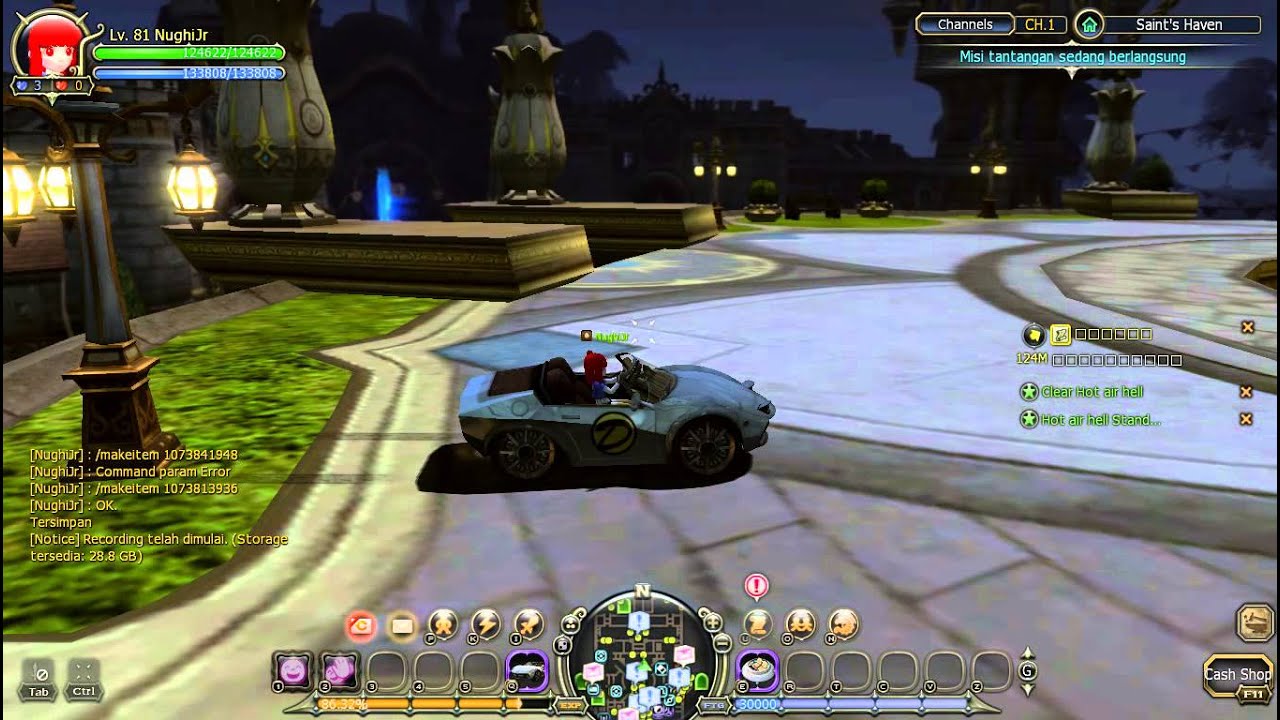Zoom out the minimap with minus button
Viewport: 1280px width, 720px height.
[x=722, y=645]
